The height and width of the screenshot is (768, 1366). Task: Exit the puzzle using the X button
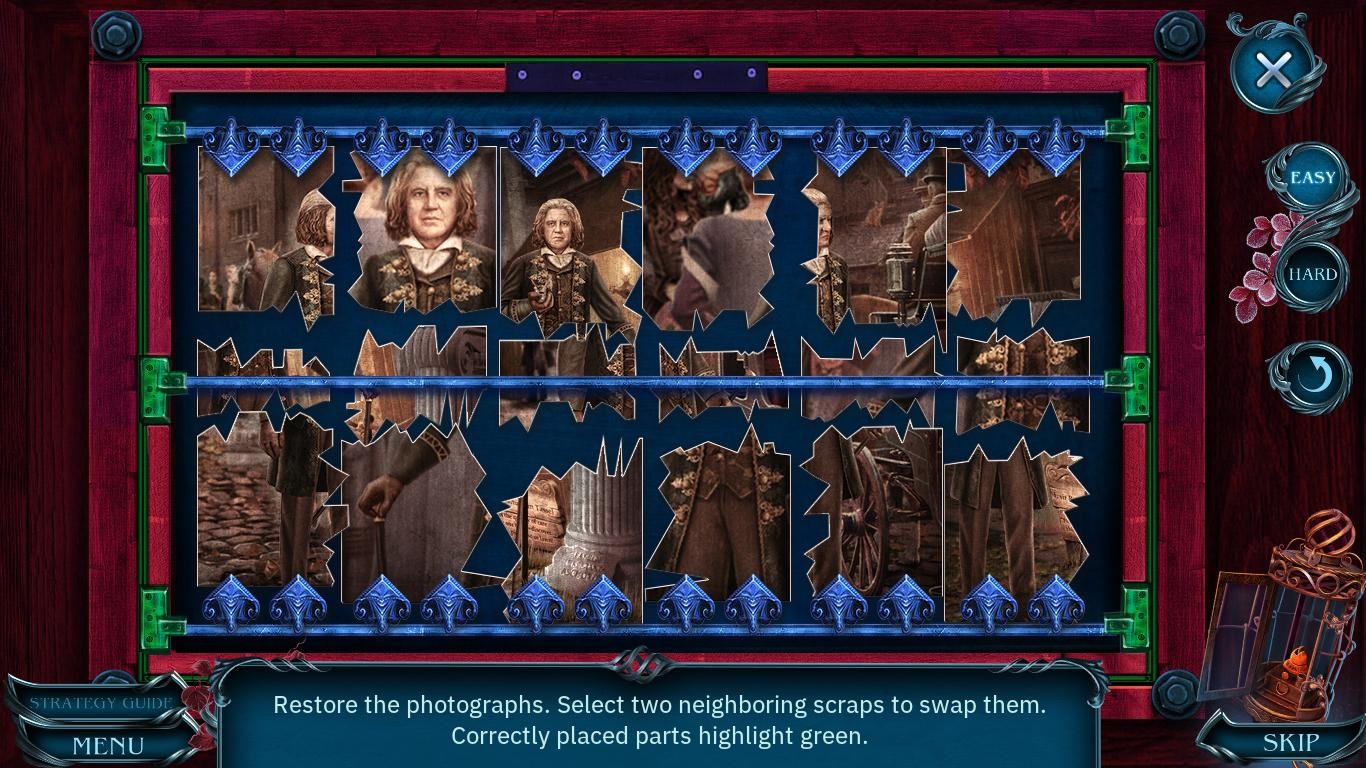point(1274,70)
